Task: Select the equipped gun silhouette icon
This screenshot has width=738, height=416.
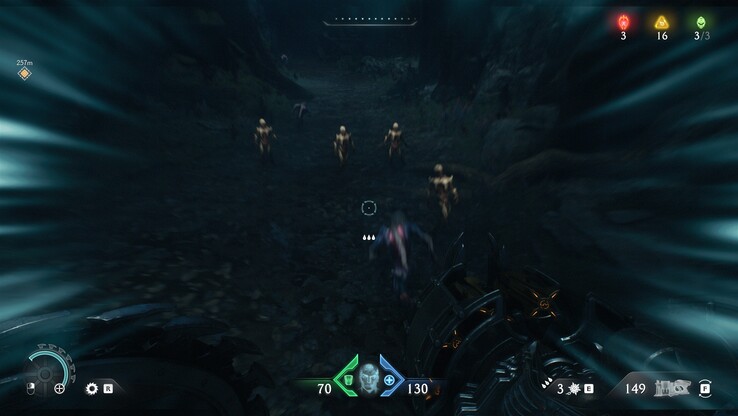Action: [671, 387]
